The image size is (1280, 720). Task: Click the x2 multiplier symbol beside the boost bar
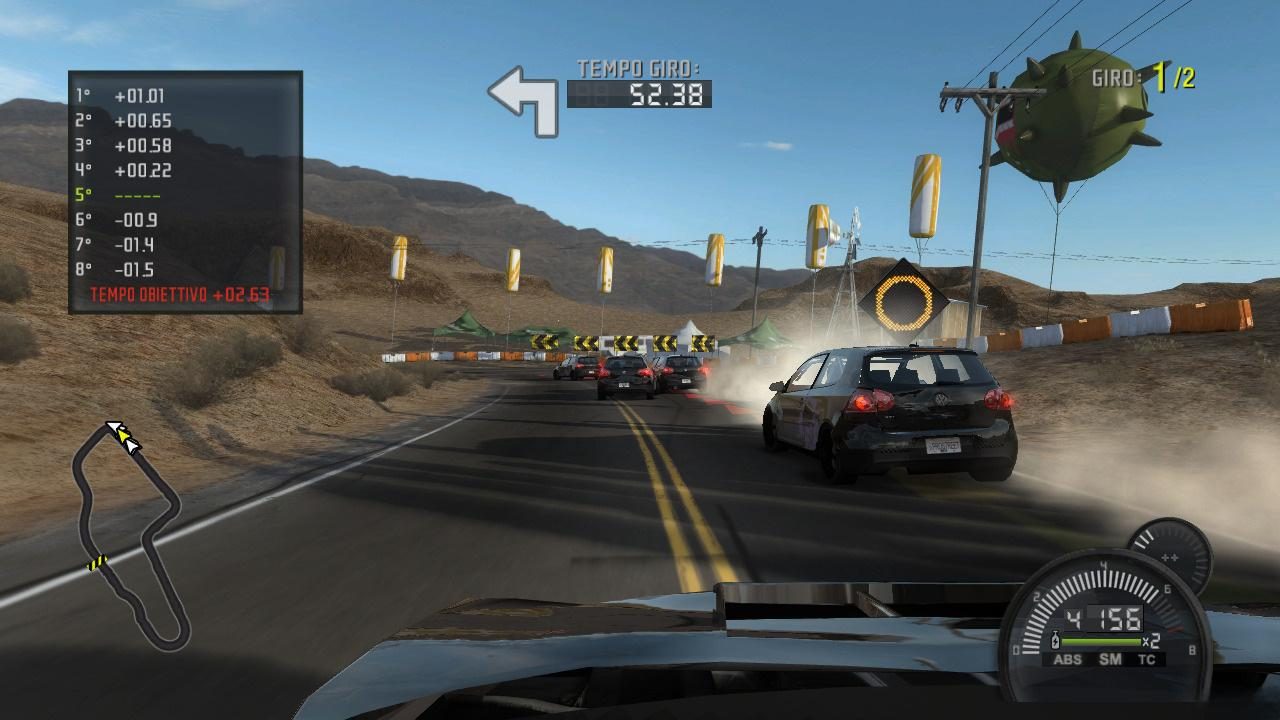(x=1151, y=641)
